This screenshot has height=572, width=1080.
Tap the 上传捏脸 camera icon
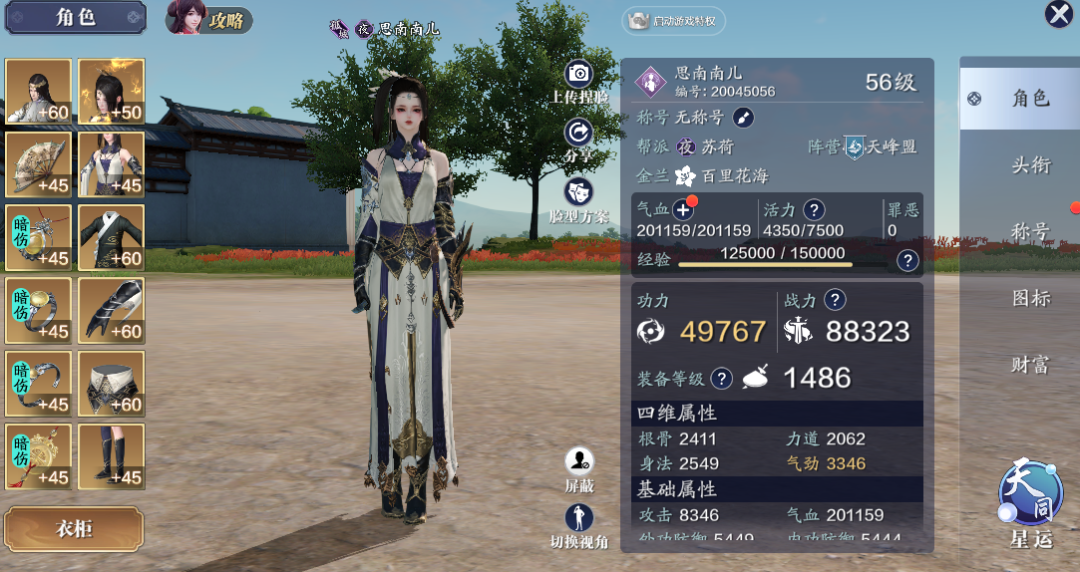[579, 74]
